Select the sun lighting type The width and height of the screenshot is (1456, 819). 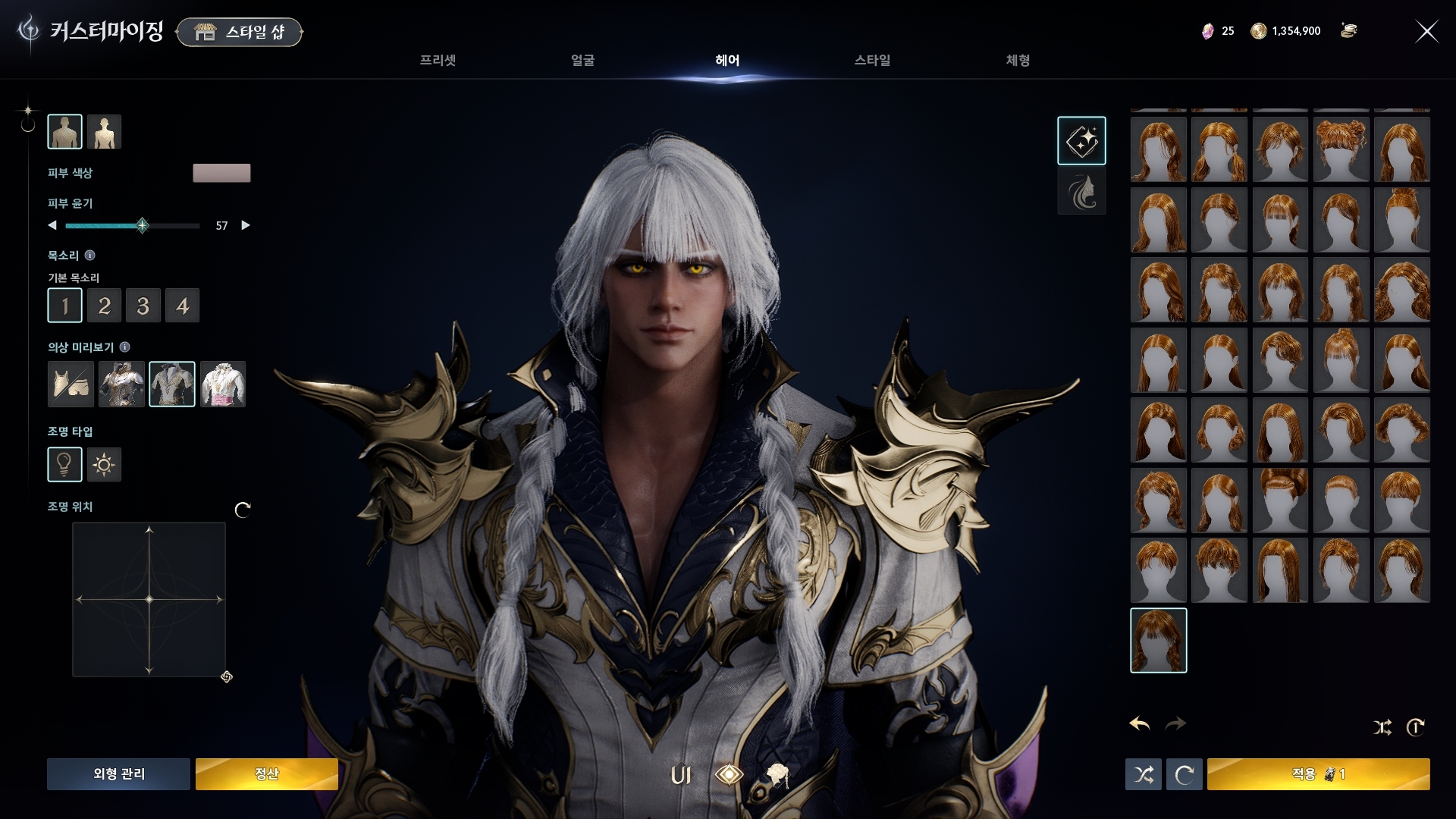104,464
